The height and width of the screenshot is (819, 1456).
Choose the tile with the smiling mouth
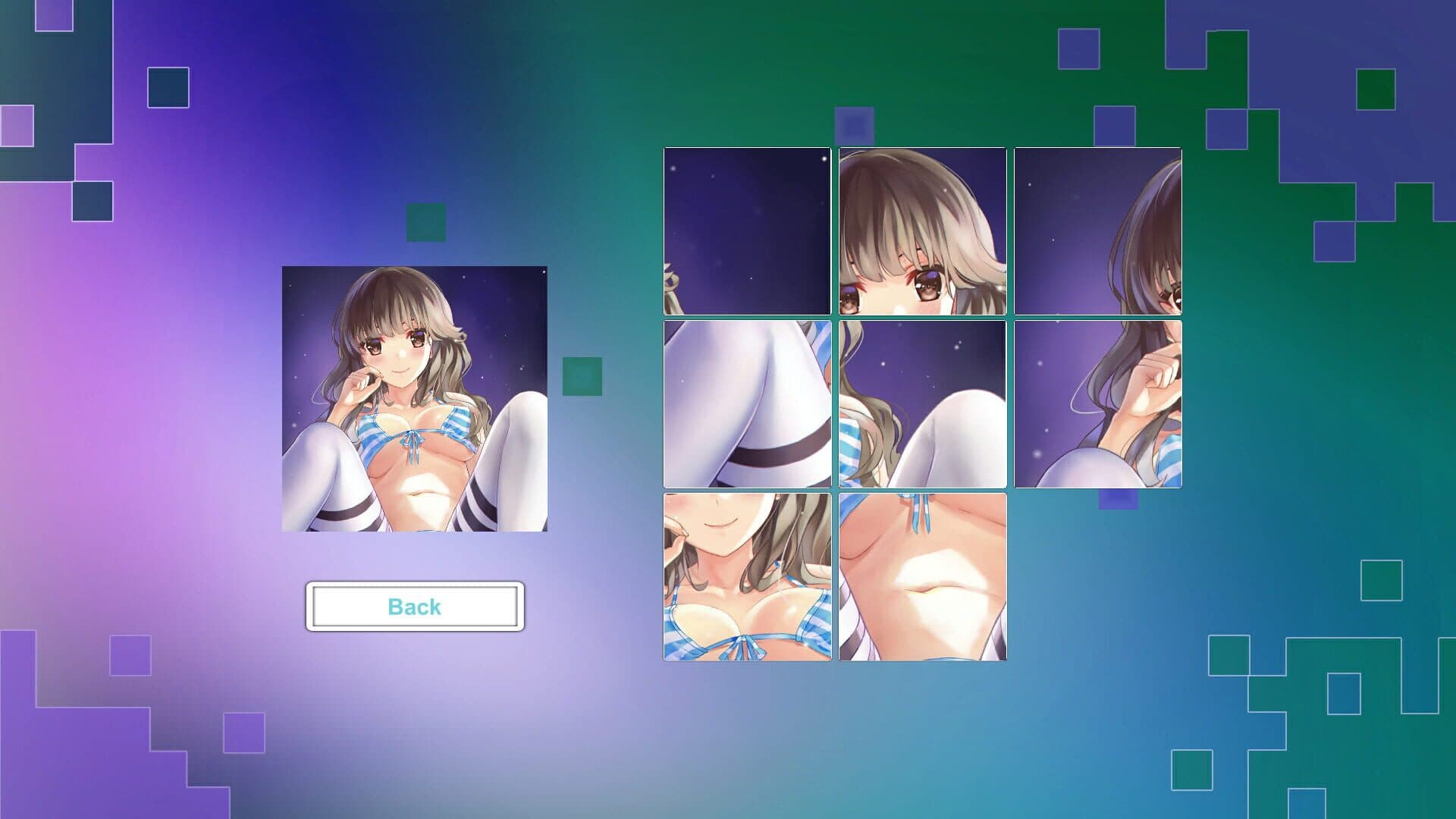coord(747,577)
